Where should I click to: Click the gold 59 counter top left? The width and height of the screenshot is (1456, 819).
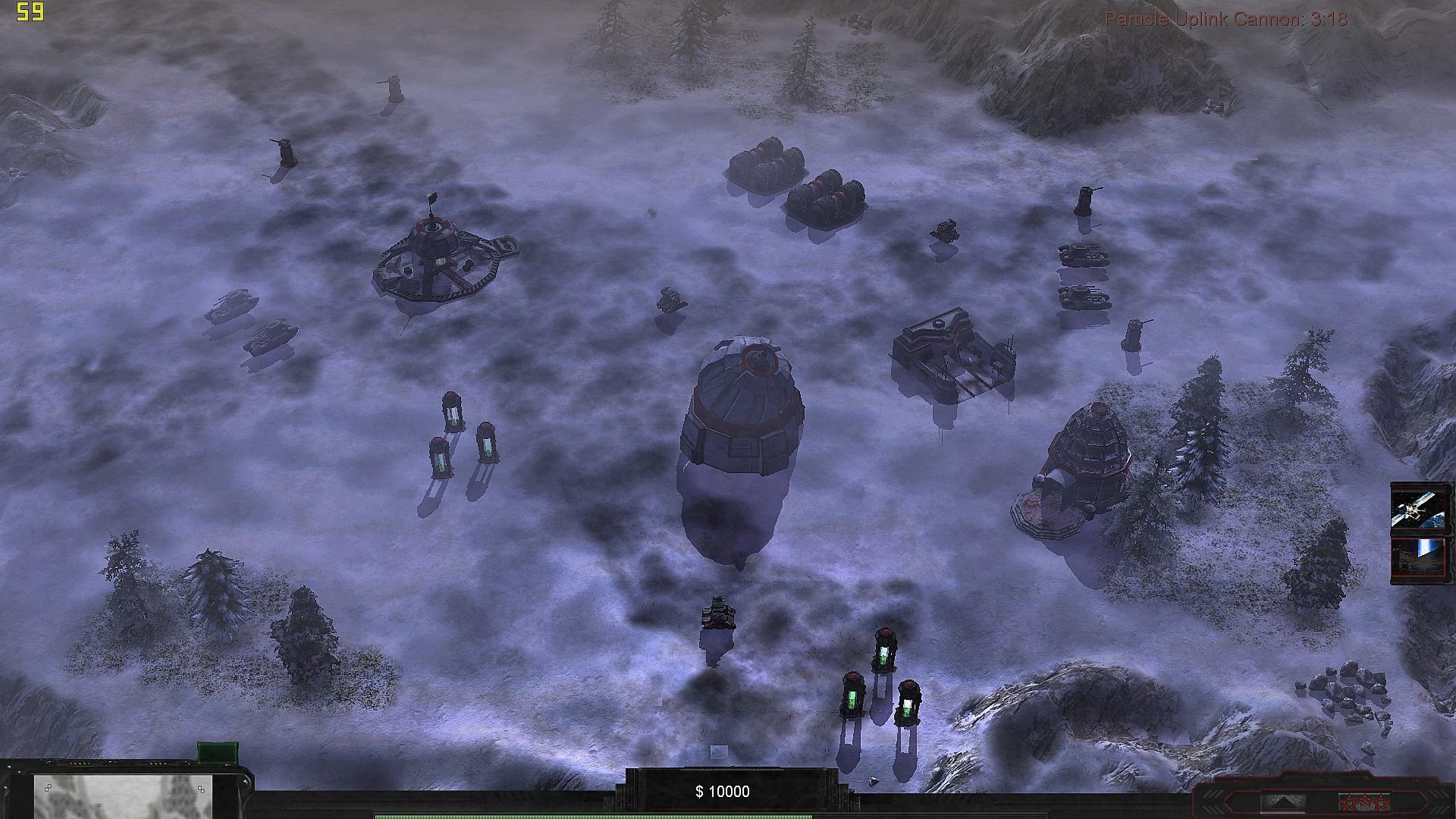[29, 11]
